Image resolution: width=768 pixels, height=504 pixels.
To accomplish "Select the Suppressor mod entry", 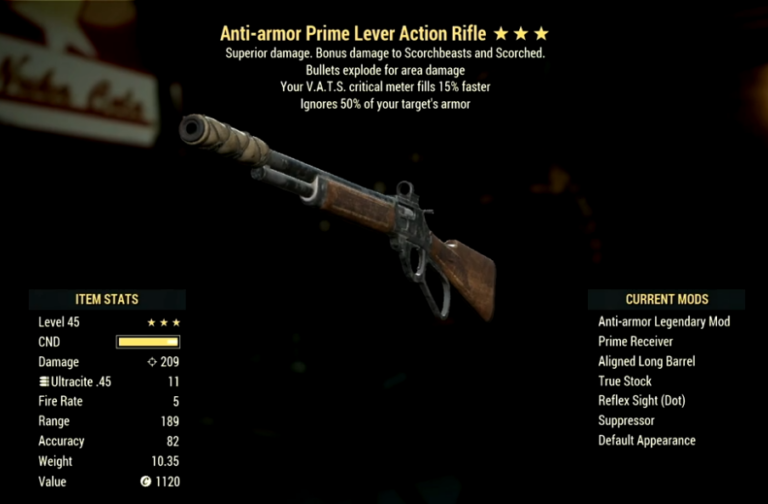I will click(625, 421).
